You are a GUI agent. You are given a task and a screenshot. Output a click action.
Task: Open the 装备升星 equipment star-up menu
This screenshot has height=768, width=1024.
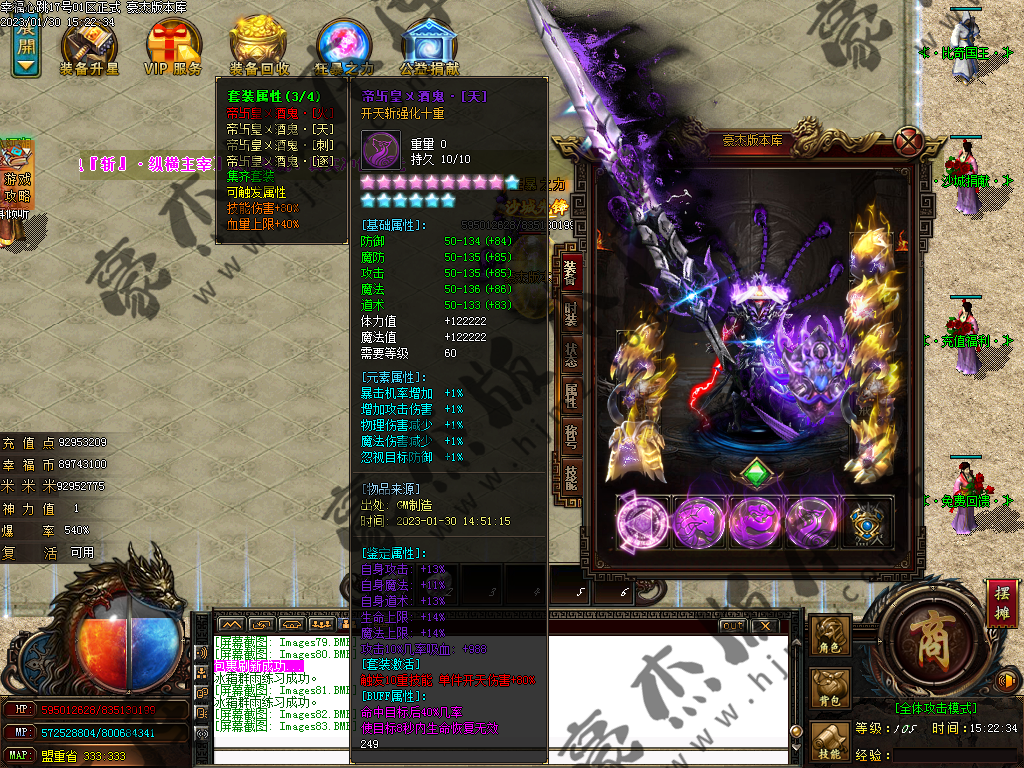coord(90,47)
